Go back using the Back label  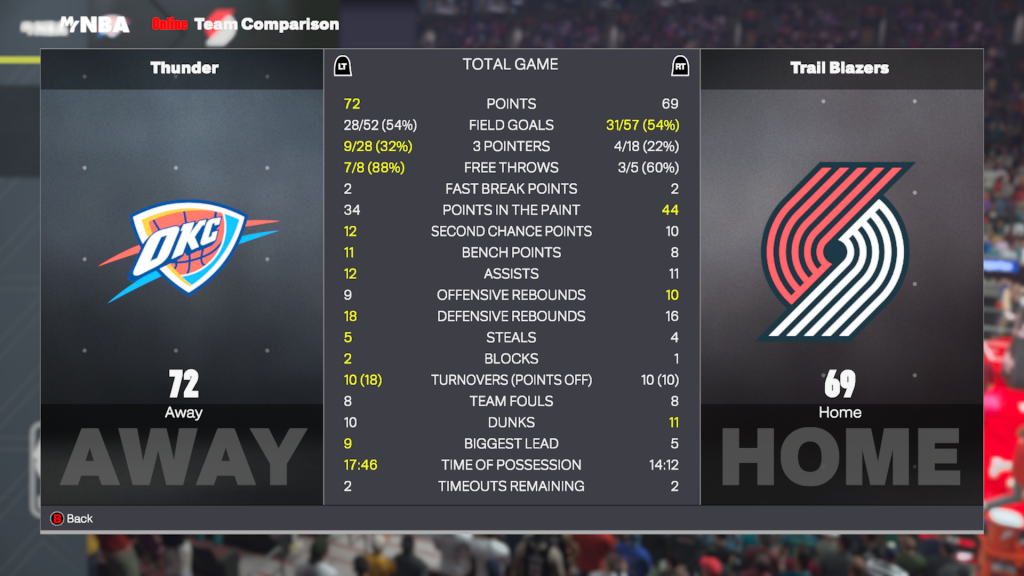click(x=79, y=518)
